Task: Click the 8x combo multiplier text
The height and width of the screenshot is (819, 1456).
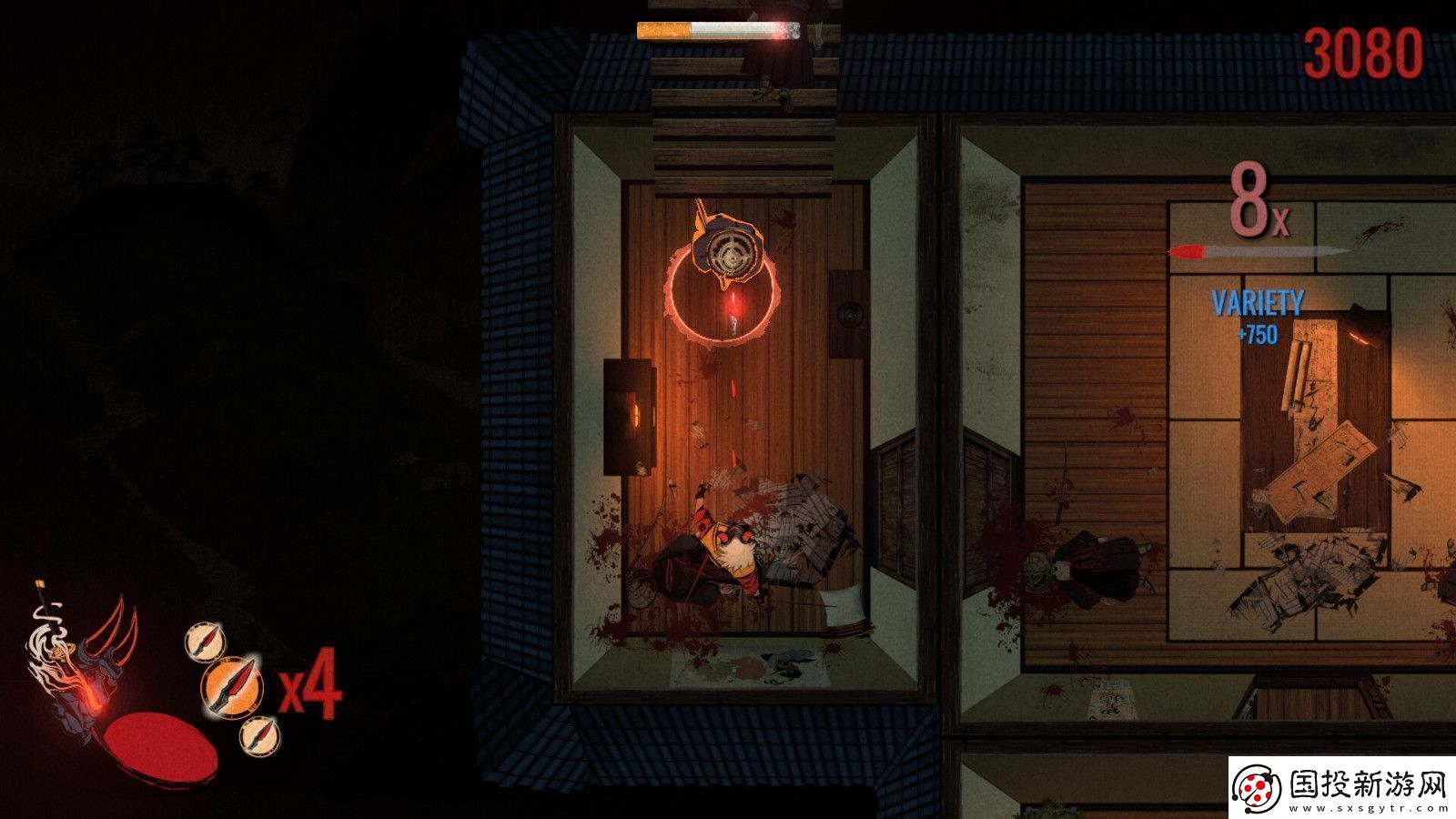Action: pyautogui.click(x=1254, y=198)
